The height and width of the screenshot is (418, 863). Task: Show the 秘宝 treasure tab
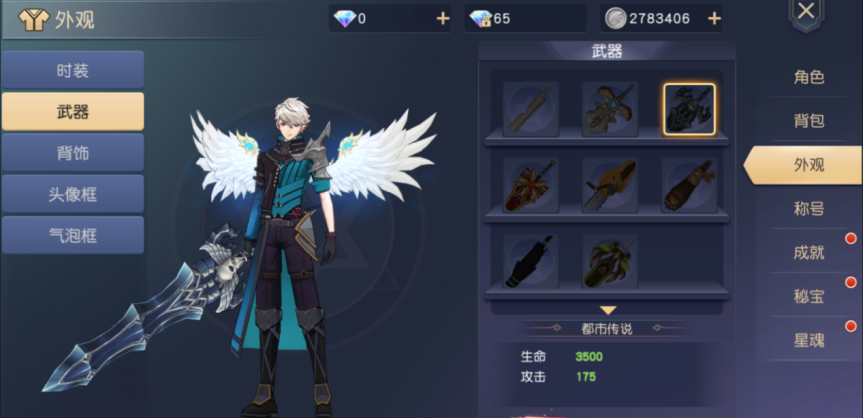pyautogui.click(x=809, y=296)
